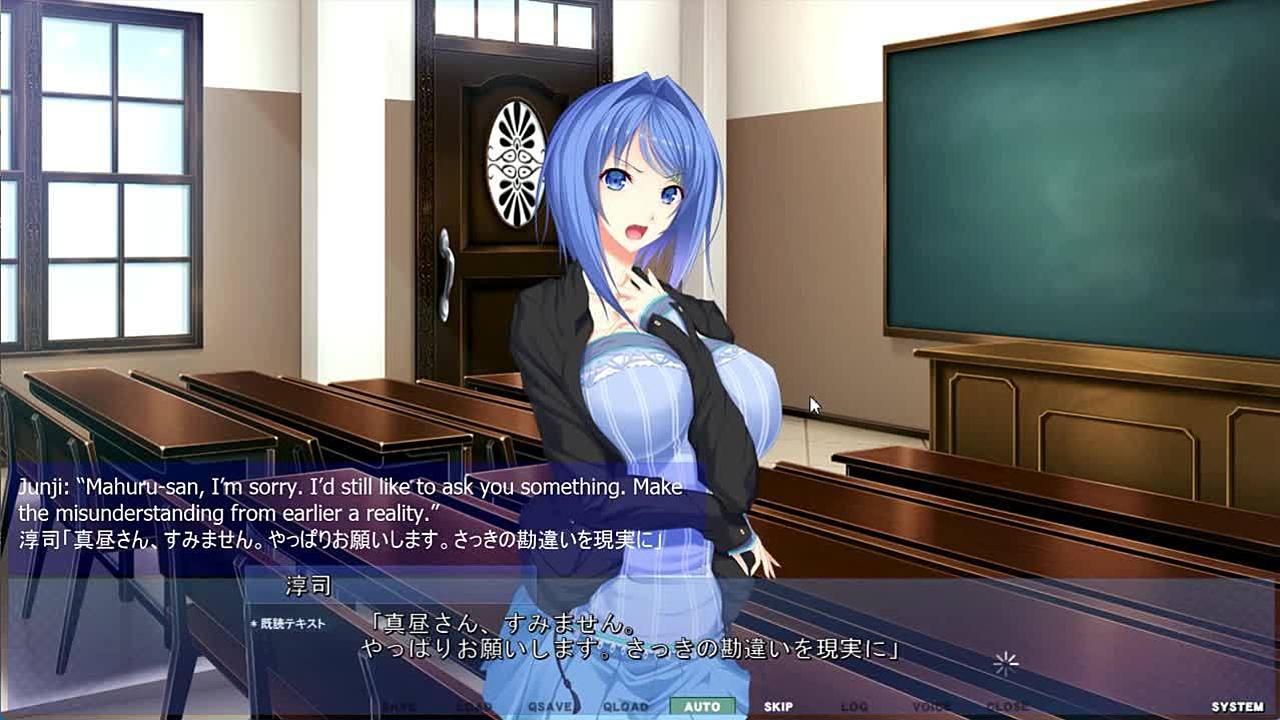This screenshot has height=720, width=1280.
Task: Activate the SKIP text button
Action: (778, 707)
